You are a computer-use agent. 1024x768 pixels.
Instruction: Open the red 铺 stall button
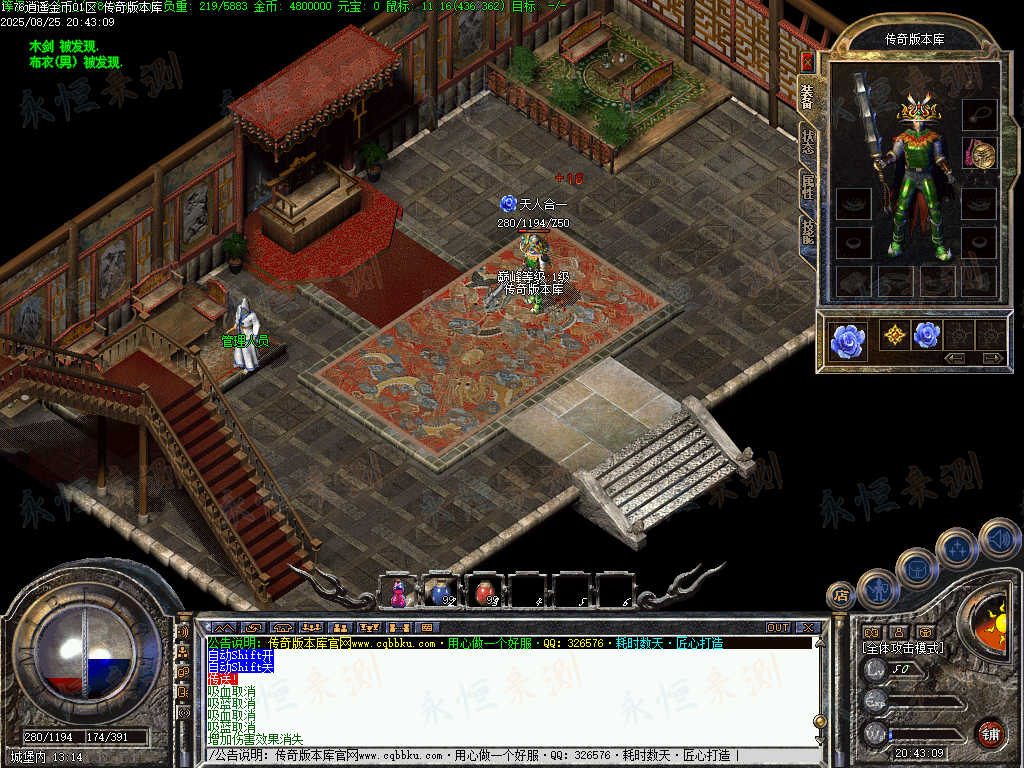[x=991, y=733]
